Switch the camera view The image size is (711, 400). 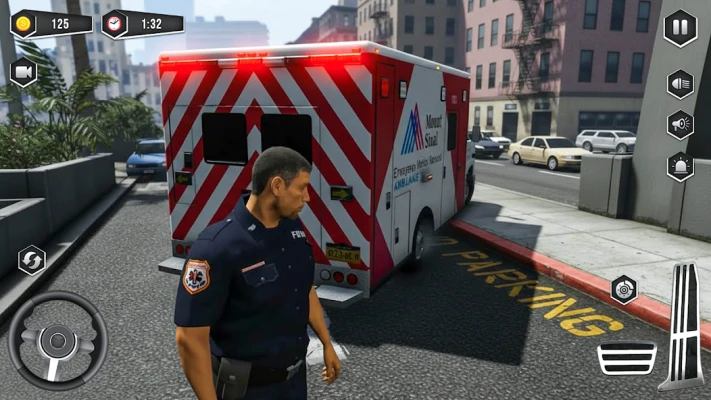[x=23, y=71]
